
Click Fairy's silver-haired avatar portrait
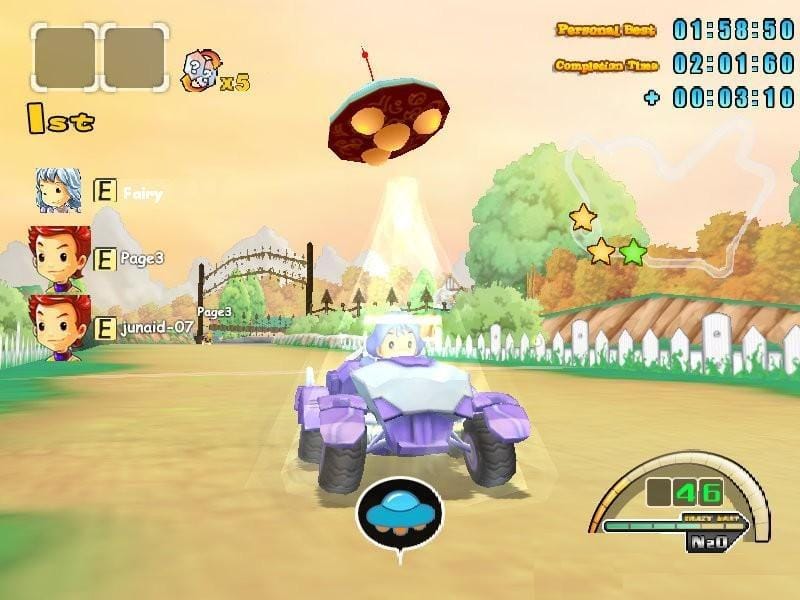pyautogui.click(x=59, y=190)
